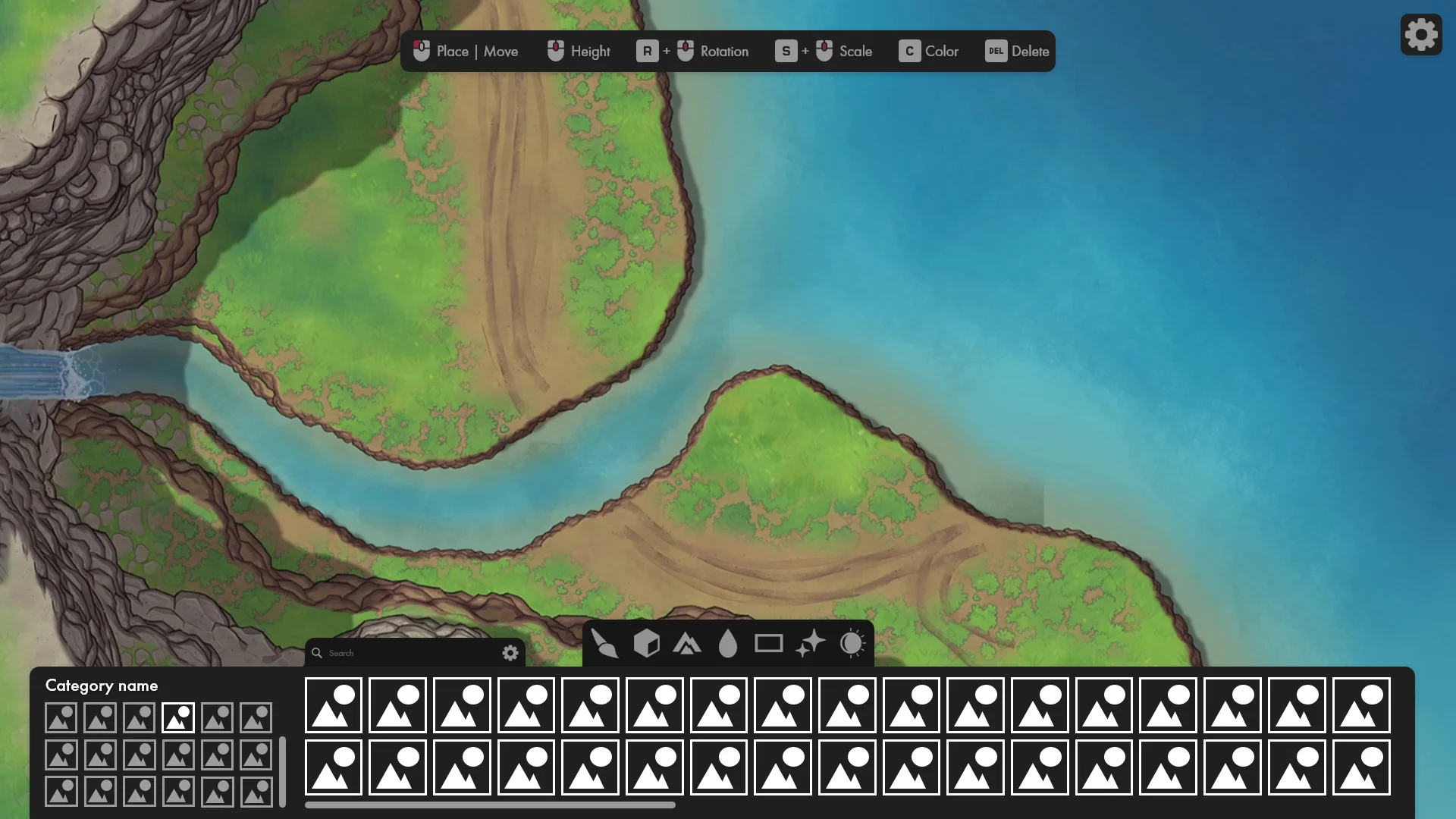Open asset settings gear beside search bar

point(510,653)
